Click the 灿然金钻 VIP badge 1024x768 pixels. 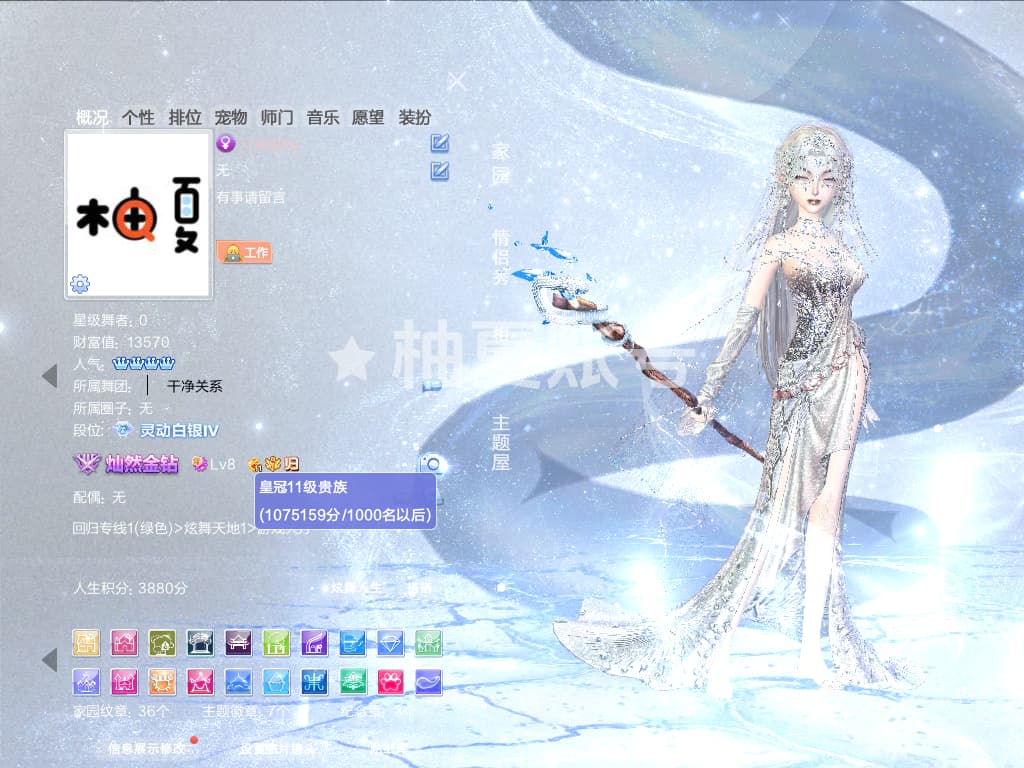(x=127, y=464)
